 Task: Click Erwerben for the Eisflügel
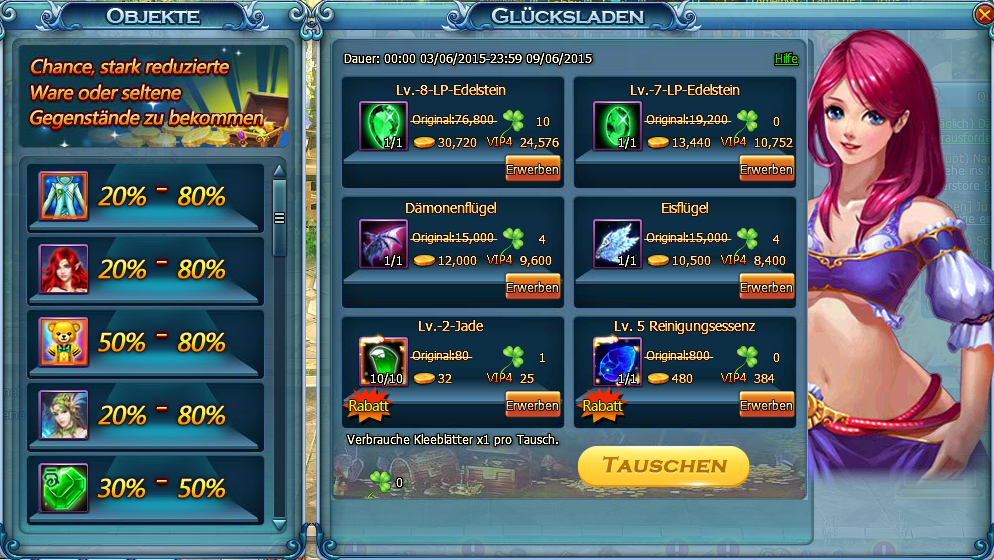(x=766, y=287)
